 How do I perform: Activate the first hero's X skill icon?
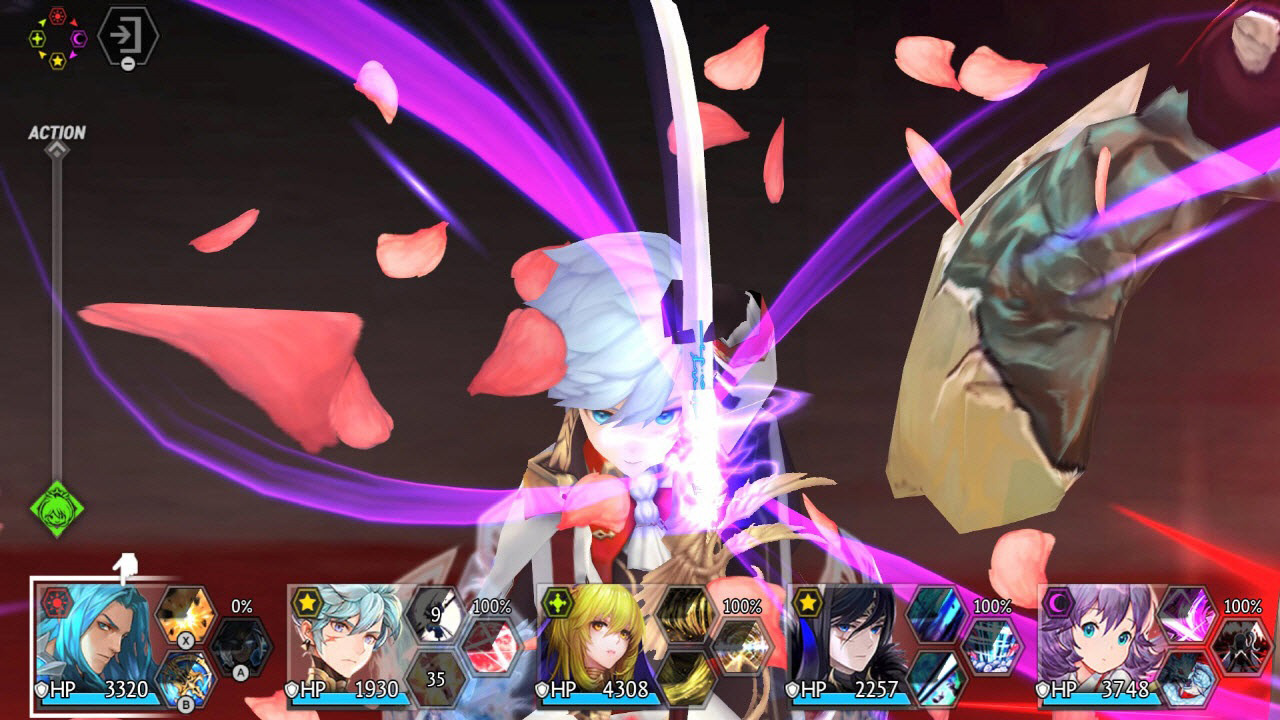184,615
